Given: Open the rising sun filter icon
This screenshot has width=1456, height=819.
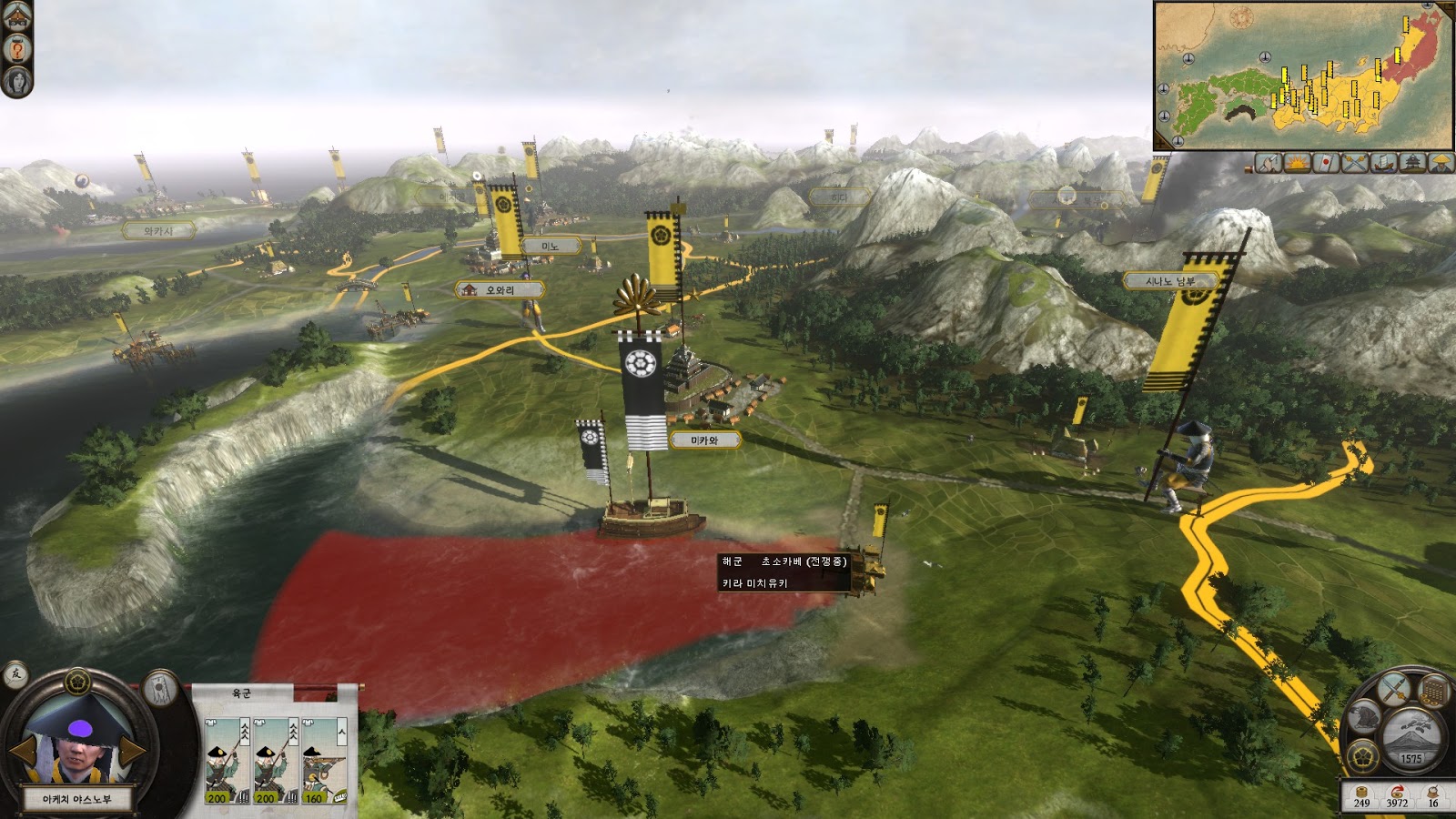Looking at the screenshot, I should pyautogui.click(x=1296, y=163).
